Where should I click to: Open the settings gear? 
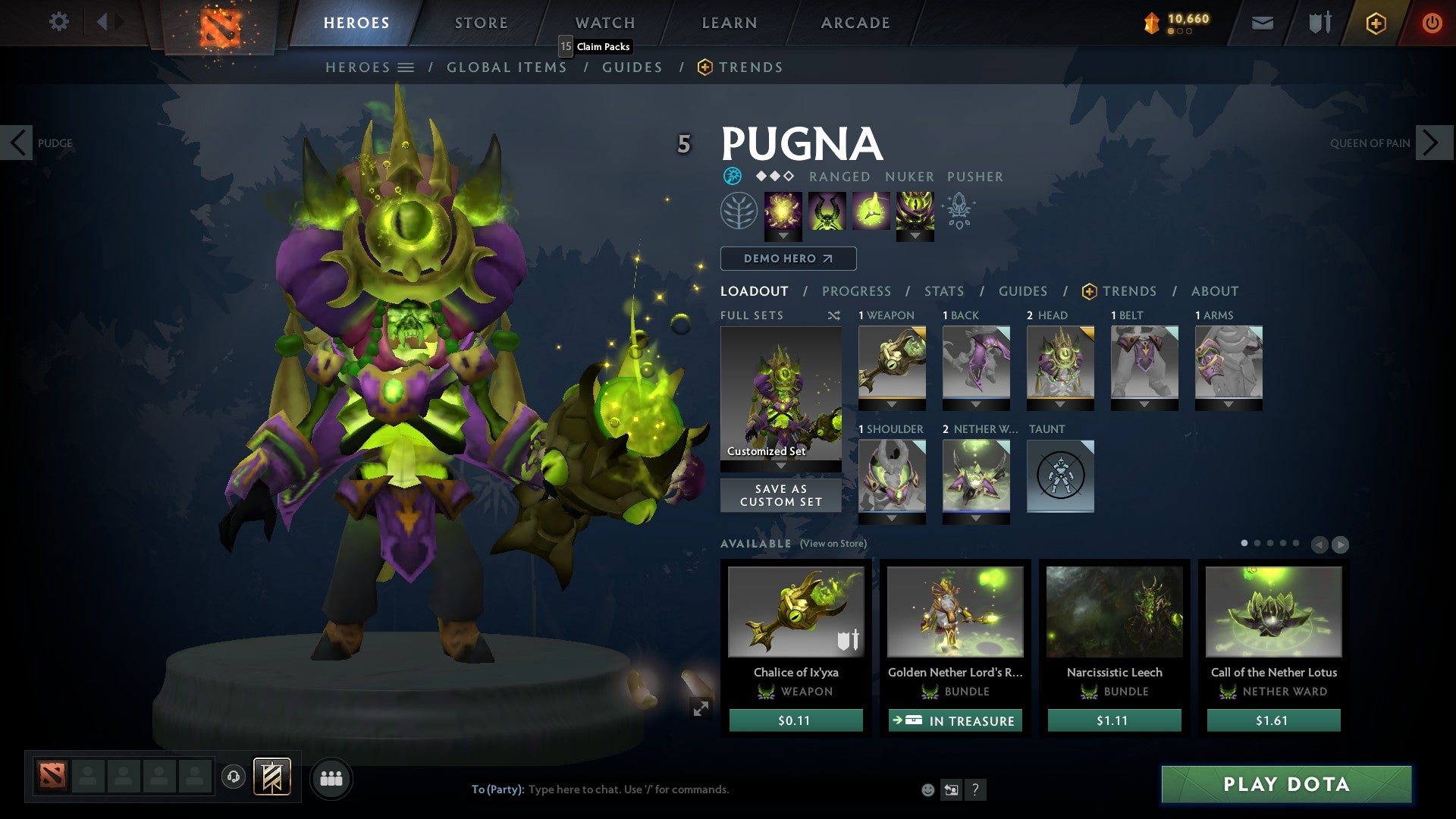(58, 21)
